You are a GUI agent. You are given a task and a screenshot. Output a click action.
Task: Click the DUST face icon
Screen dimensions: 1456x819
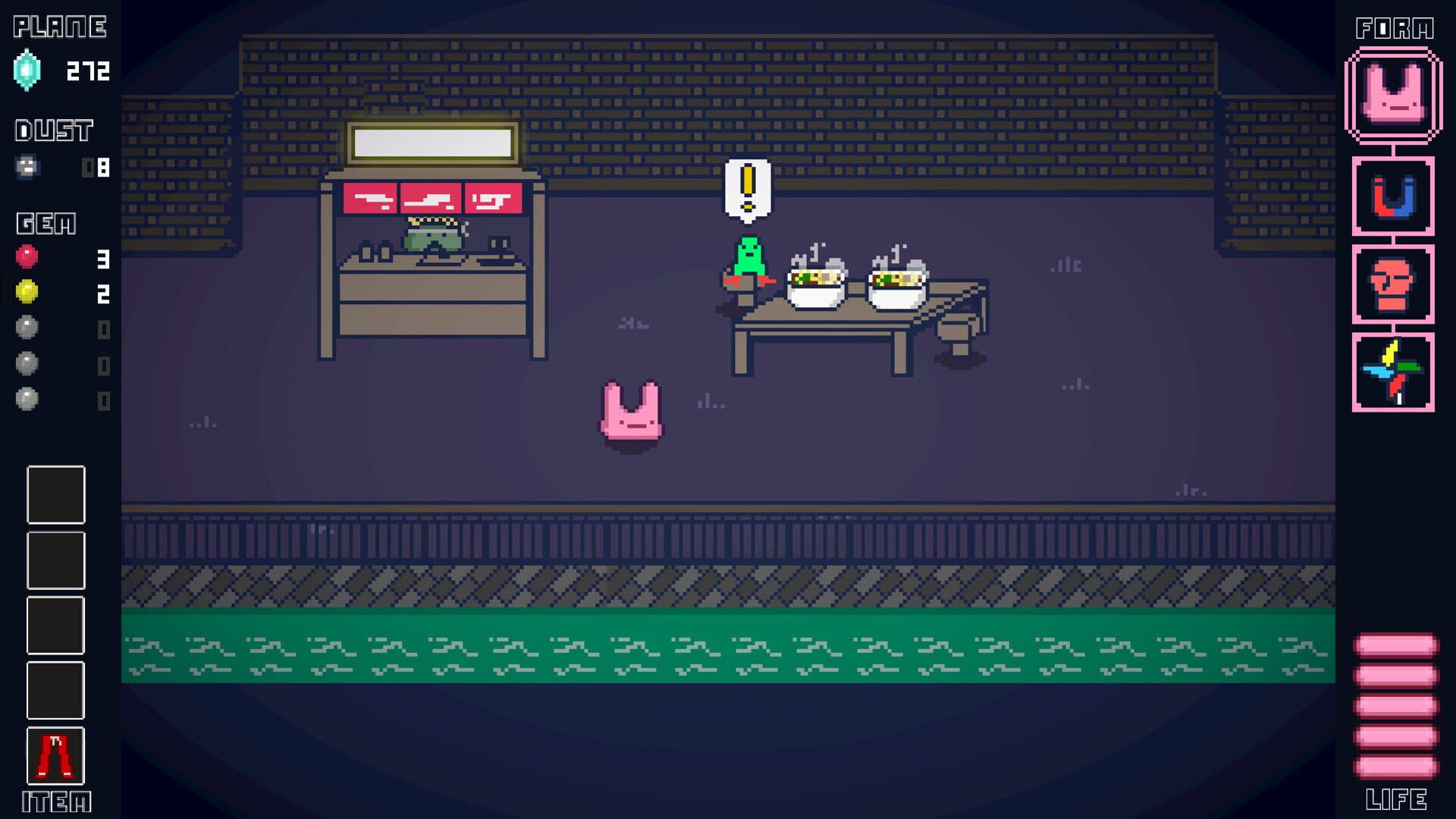[x=27, y=167]
